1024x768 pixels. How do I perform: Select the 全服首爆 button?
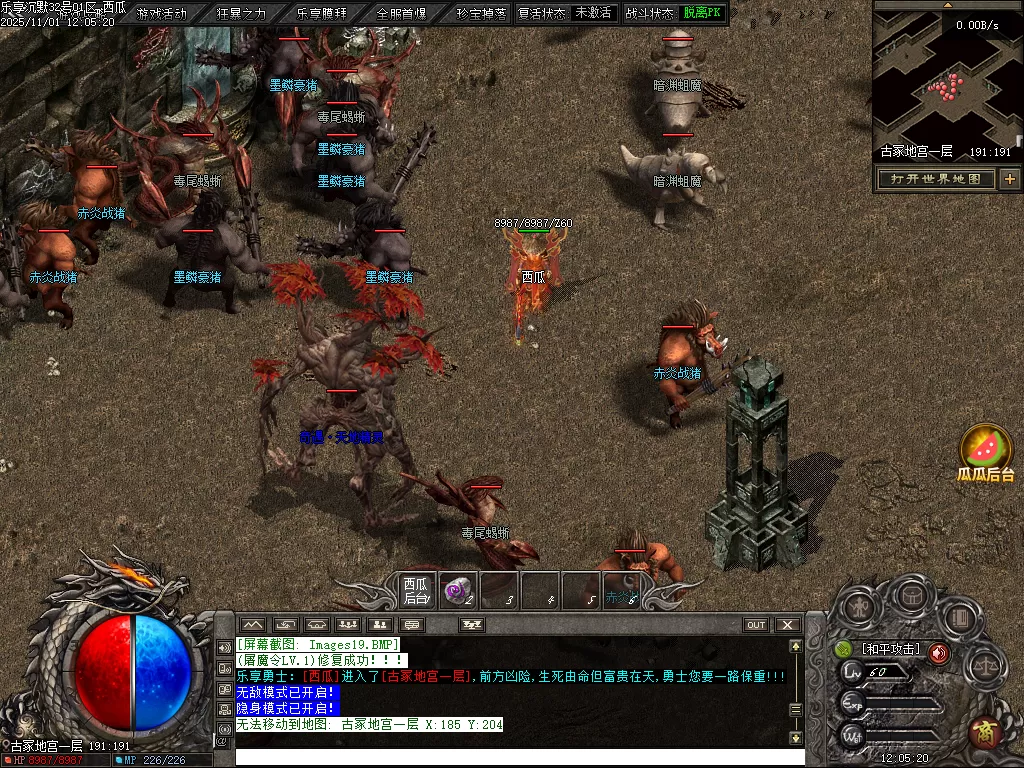(x=401, y=13)
